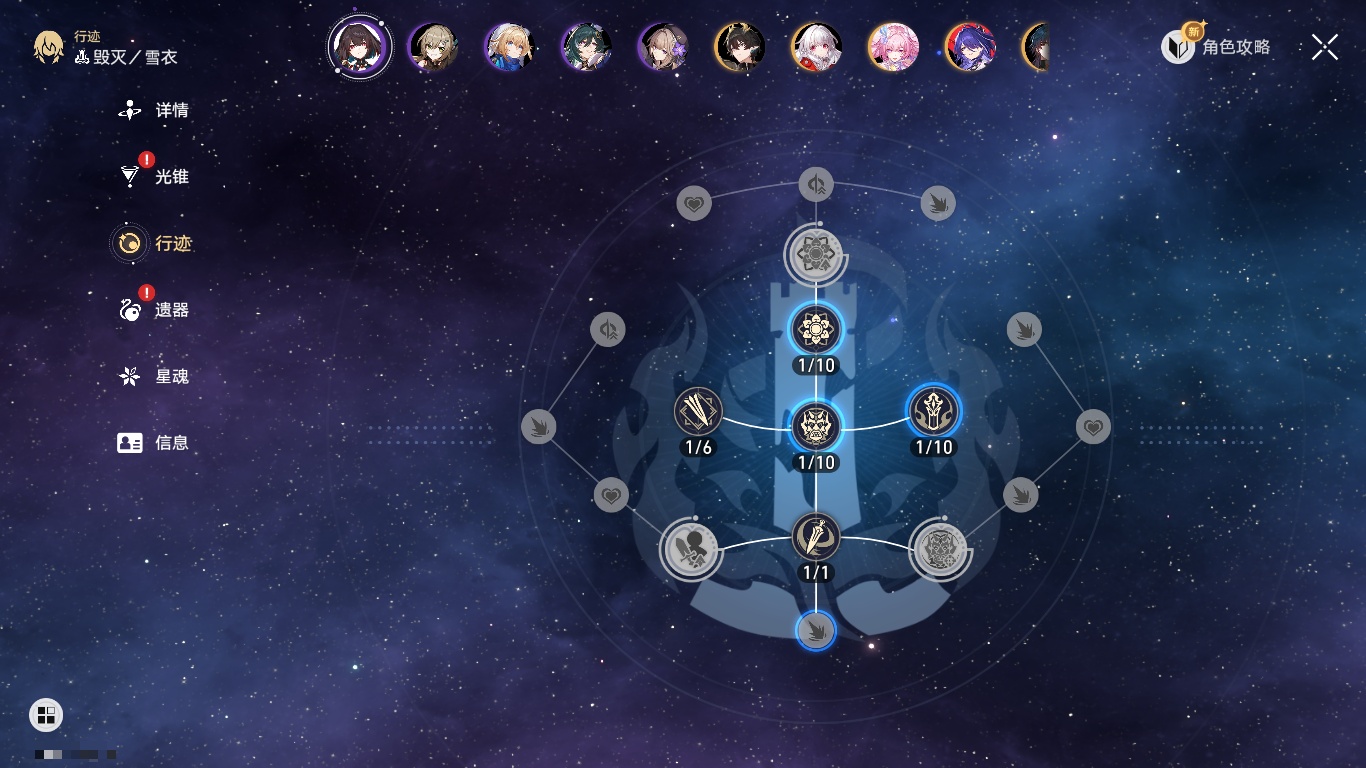Image resolution: width=1366 pixels, height=768 pixels.
Task: Select the blonde character portrait in blue
Action: pyautogui.click(x=509, y=47)
